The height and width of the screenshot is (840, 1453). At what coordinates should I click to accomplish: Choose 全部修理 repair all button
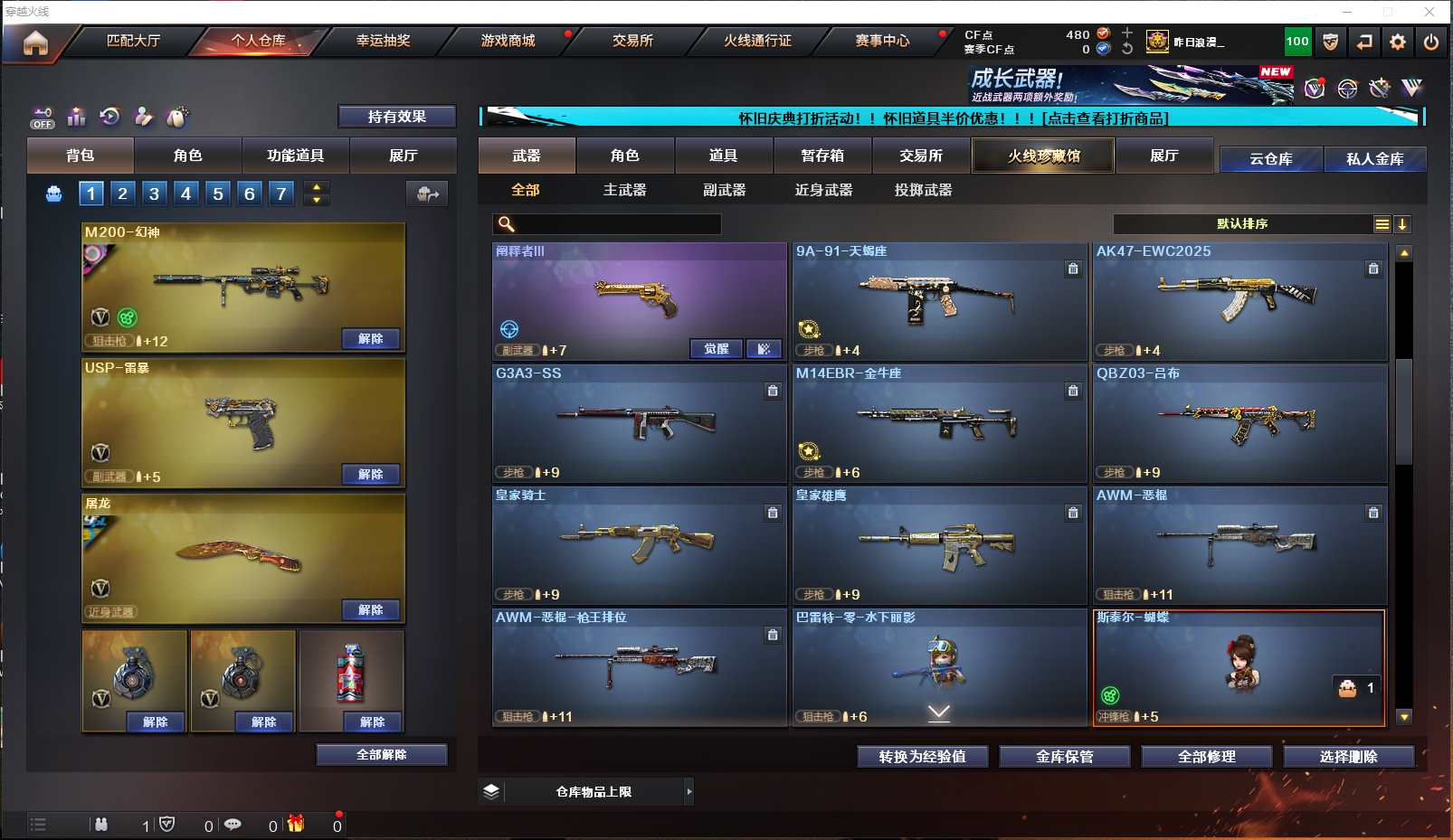[x=1206, y=757]
